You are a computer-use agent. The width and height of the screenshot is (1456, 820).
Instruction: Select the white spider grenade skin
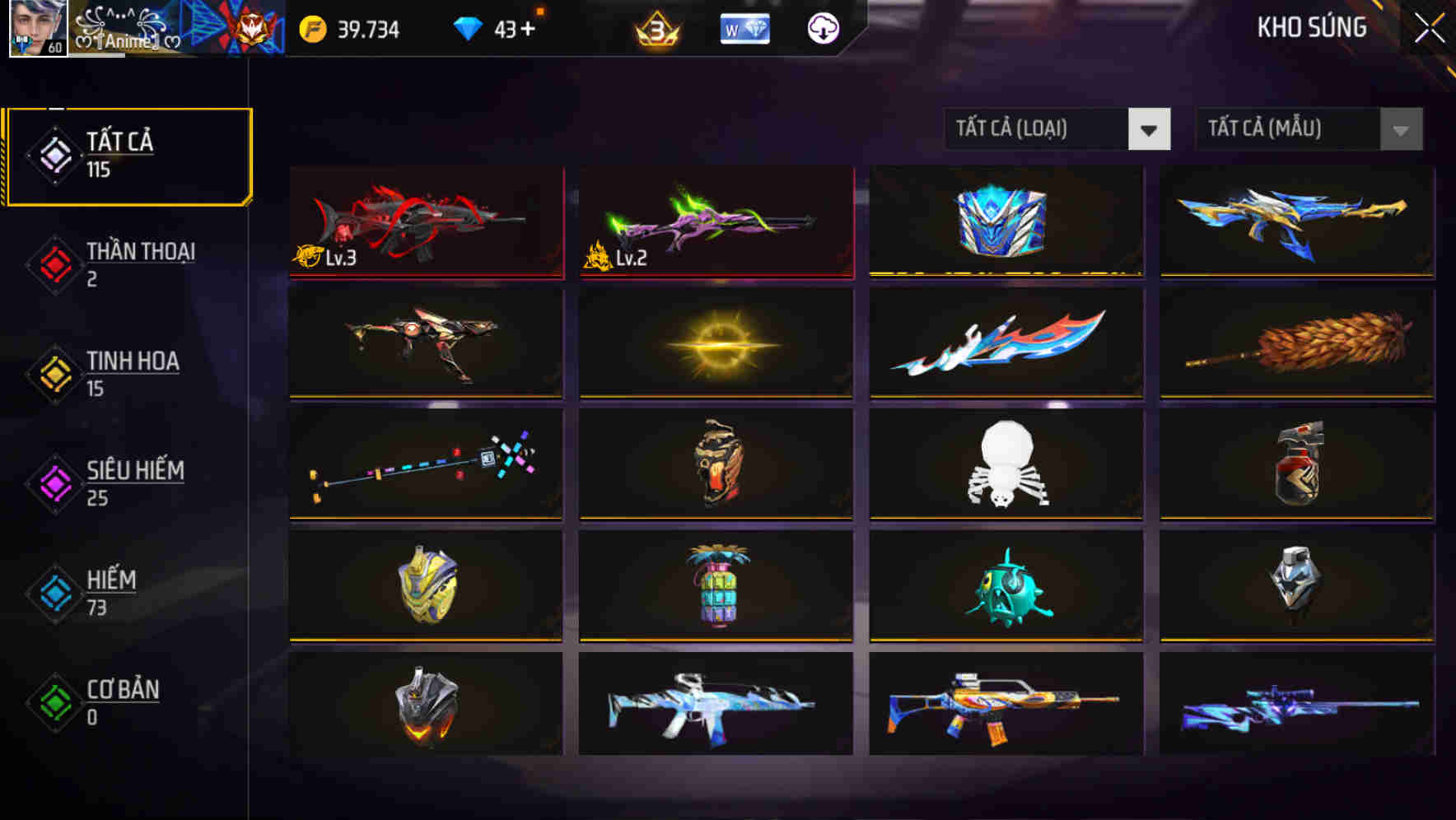click(x=1006, y=465)
